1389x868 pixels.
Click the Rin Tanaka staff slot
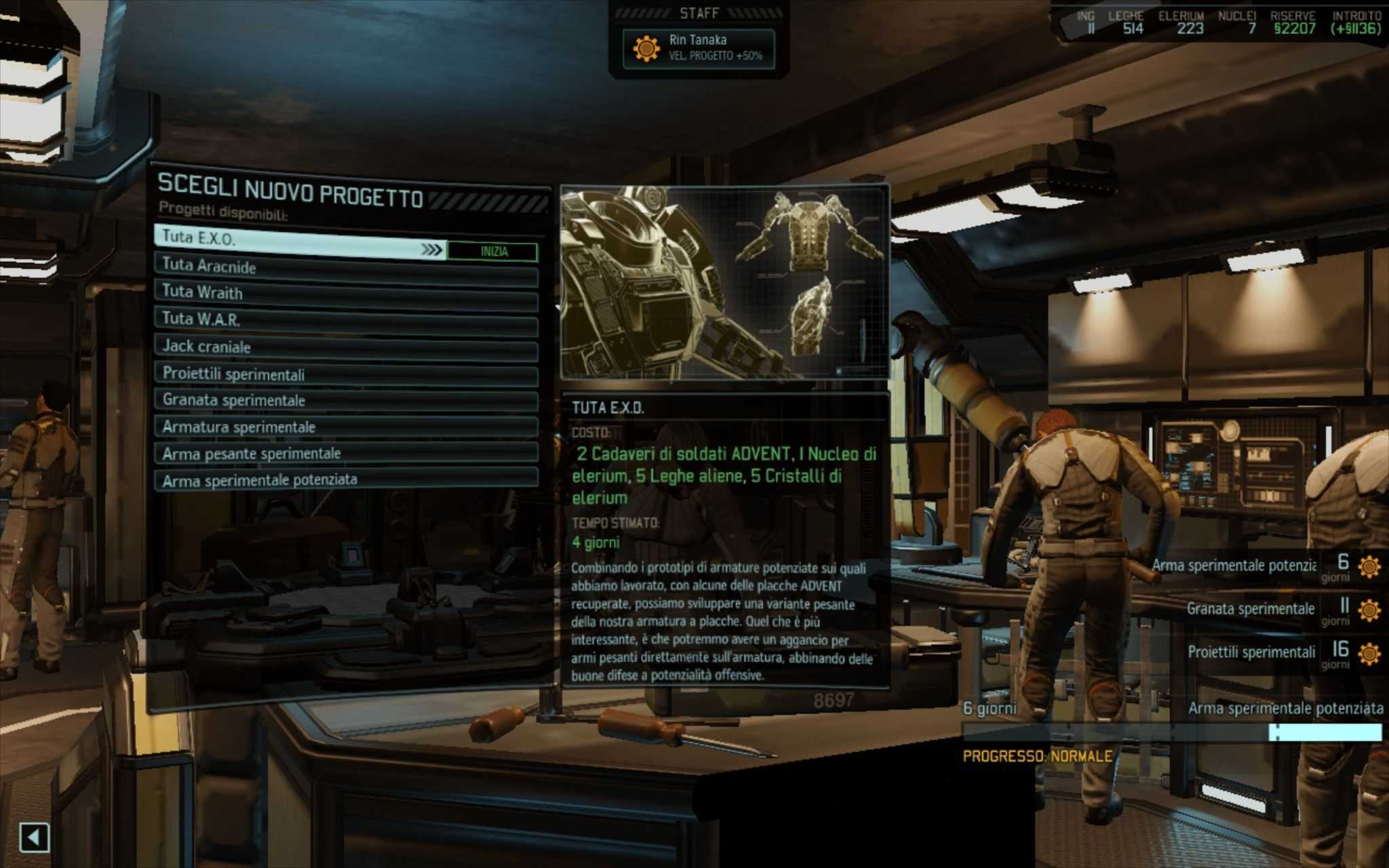pyautogui.click(x=699, y=48)
